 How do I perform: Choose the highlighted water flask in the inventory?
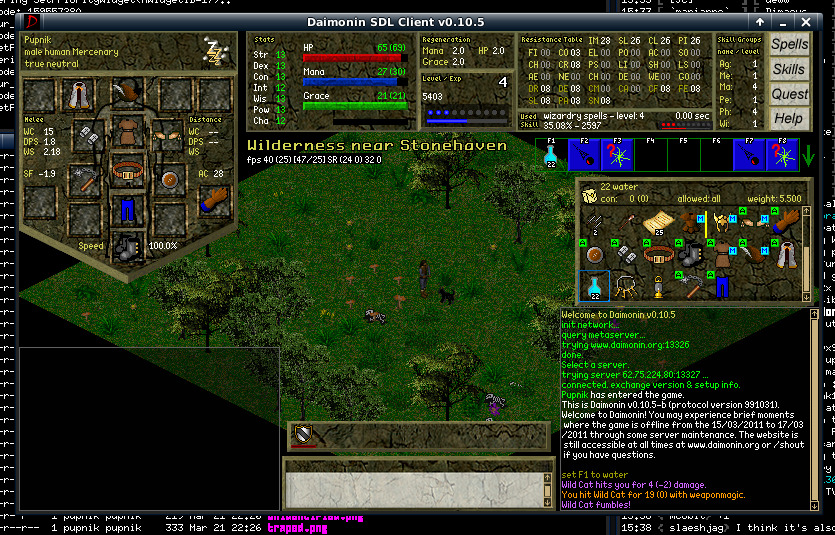tap(594, 286)
